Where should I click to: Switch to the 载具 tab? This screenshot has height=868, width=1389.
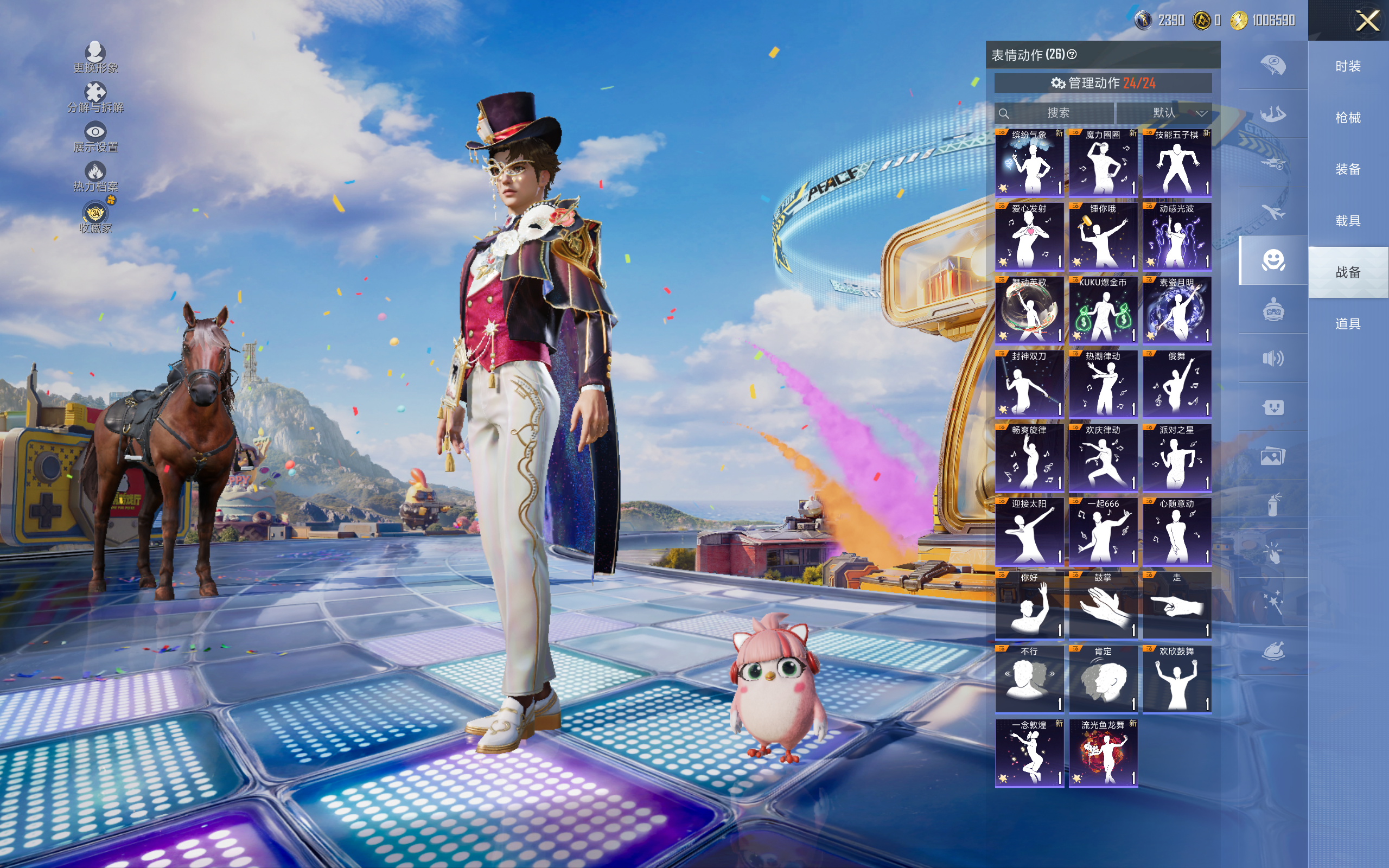coord(1348,221)
